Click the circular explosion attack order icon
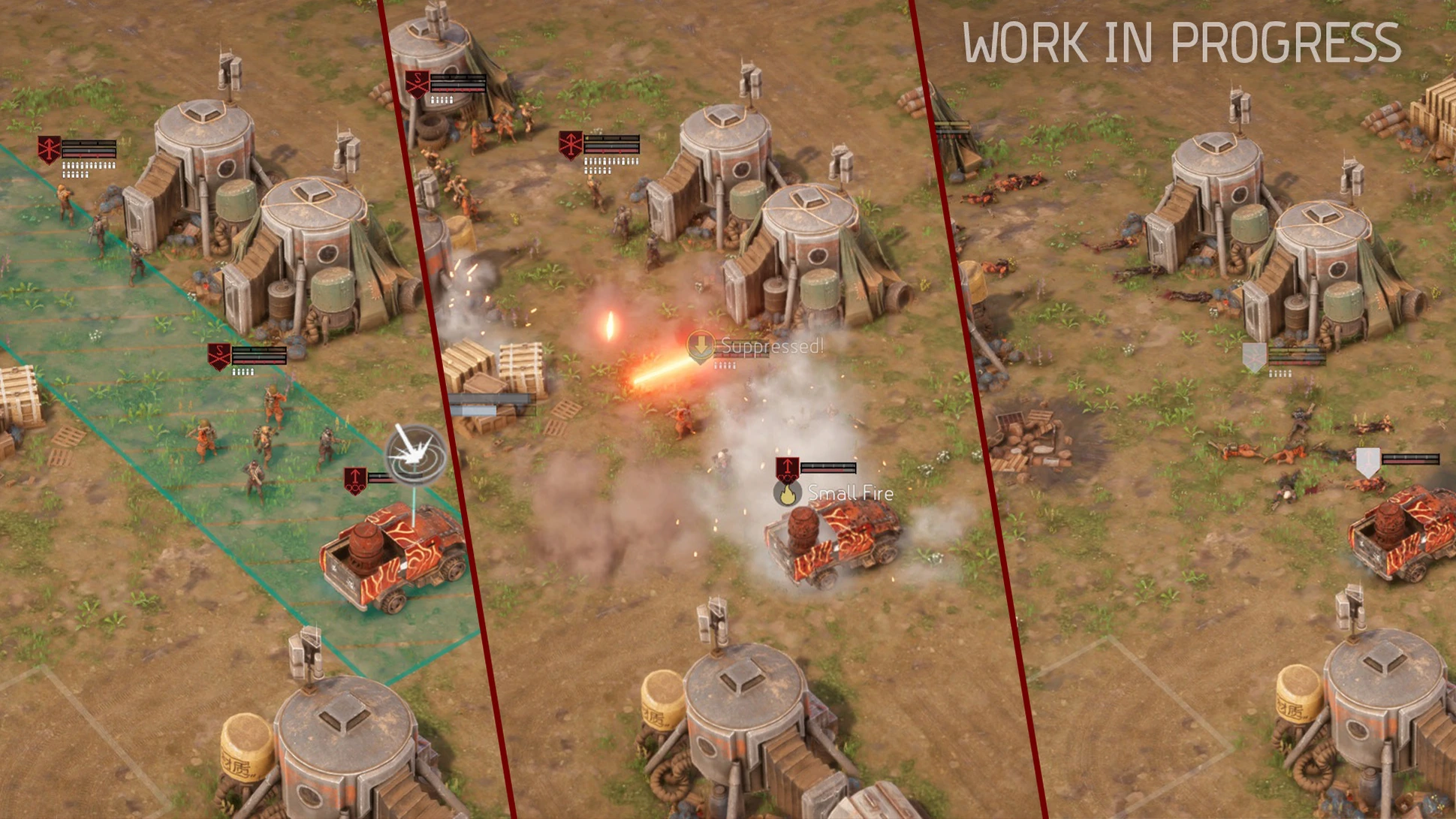Image resolution: width=1456 pixels, height=819 pixels. (x=414, y=453)
